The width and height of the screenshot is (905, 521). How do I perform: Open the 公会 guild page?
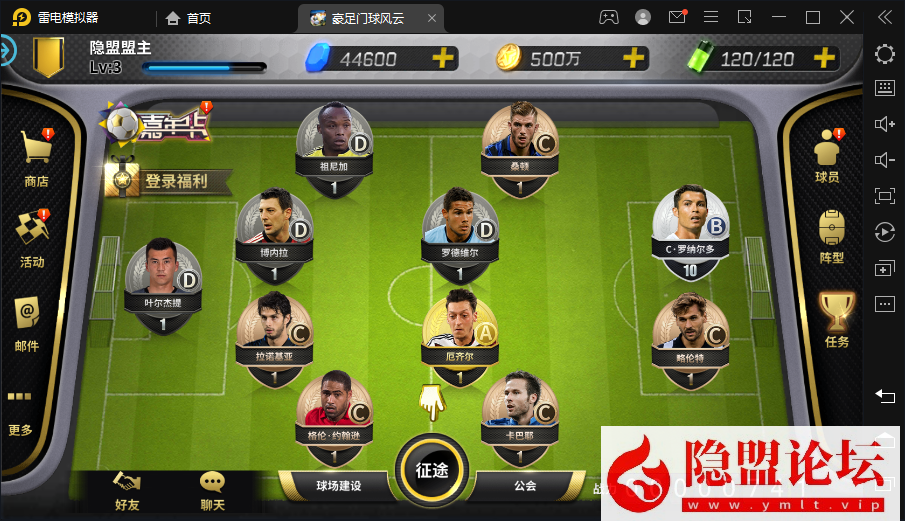[x=525, y=486]
